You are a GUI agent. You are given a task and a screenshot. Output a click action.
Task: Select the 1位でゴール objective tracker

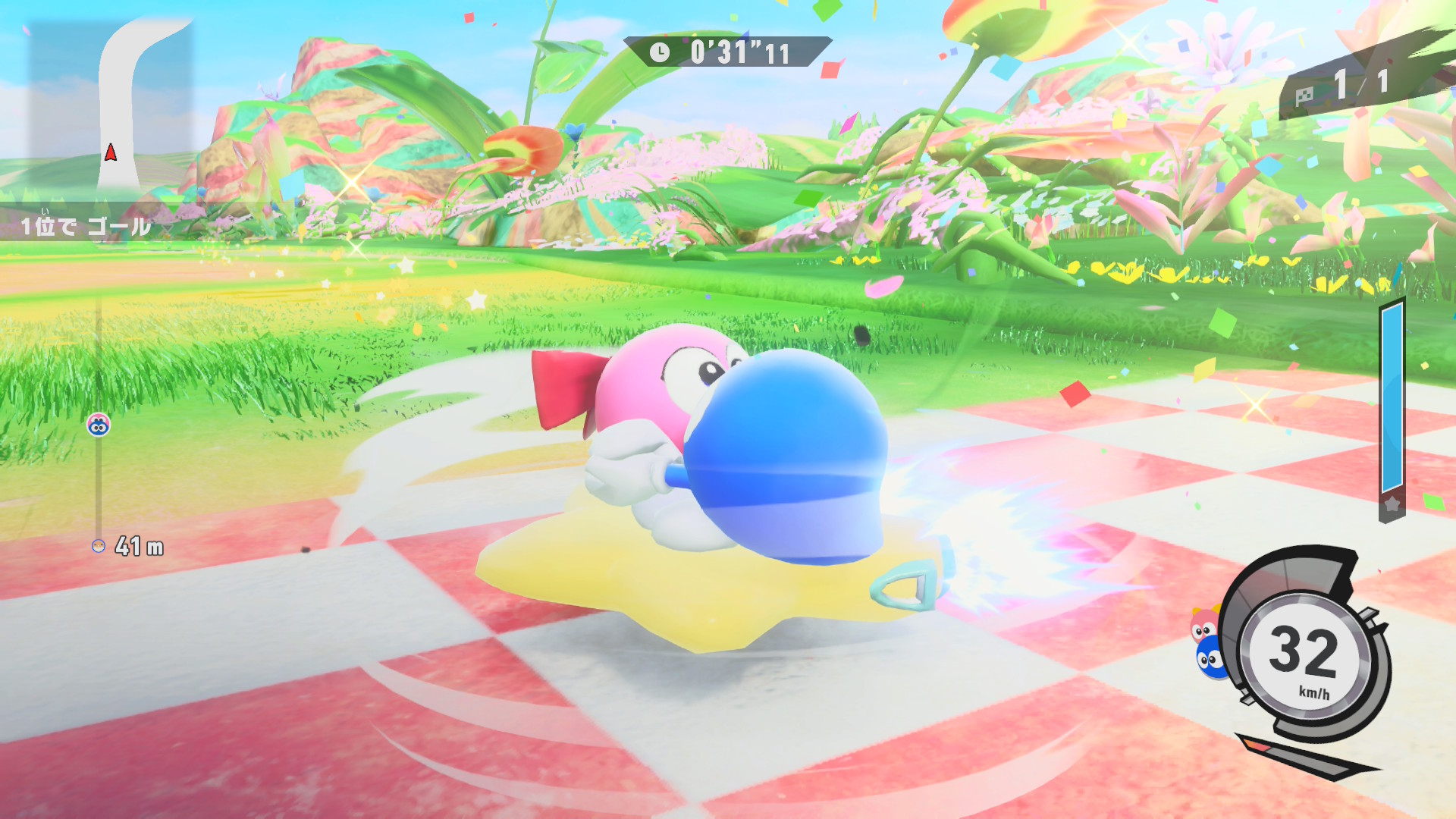click(85, 226)
